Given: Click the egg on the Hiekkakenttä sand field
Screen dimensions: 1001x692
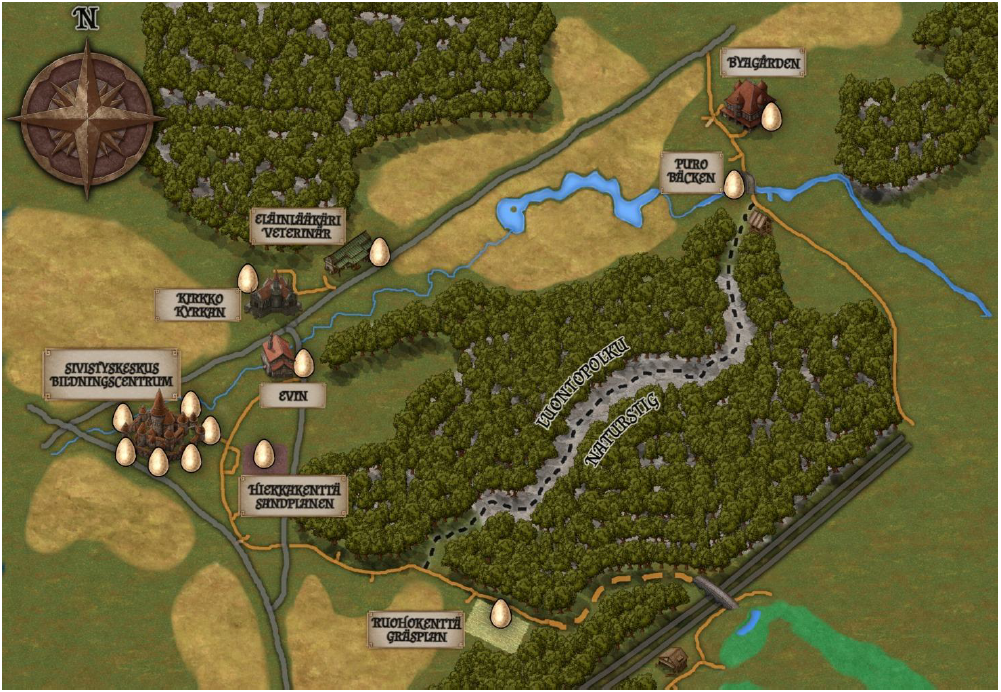Looking at the screenshot, I should click(x=264, y=455).
